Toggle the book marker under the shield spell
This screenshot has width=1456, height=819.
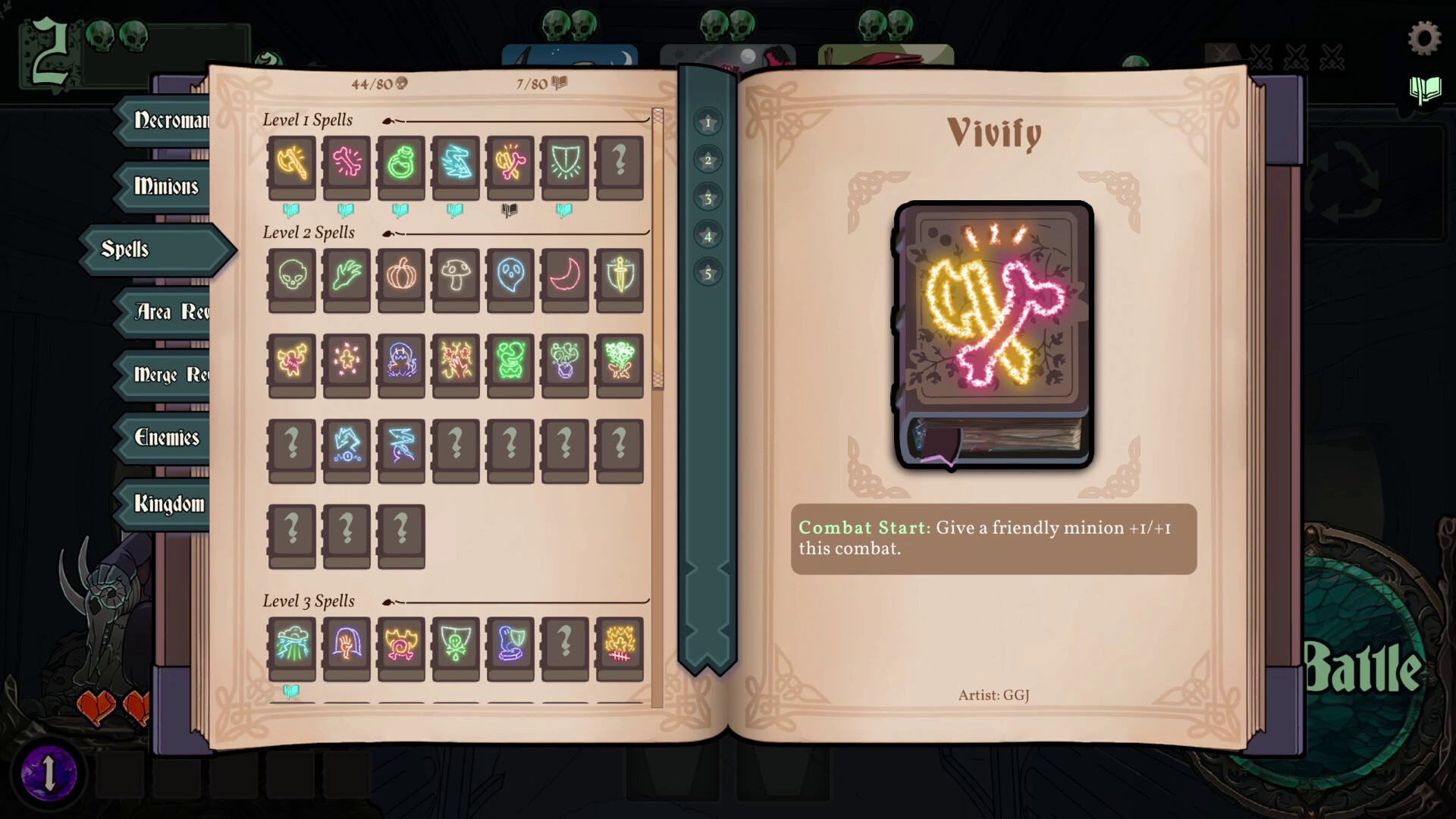[565, 211]
